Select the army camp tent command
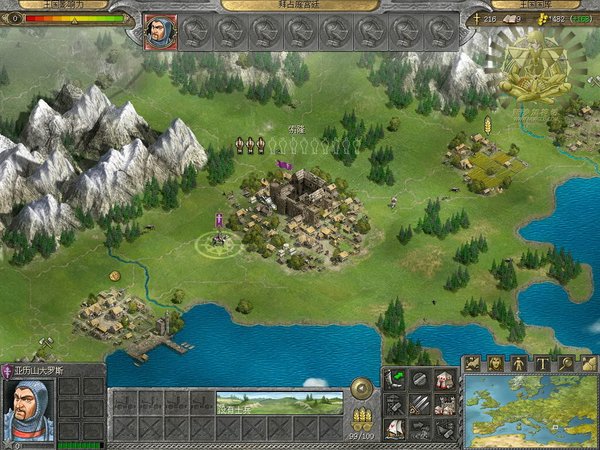Image resolution: width=600 pixels, height=450 pixels. point(444,380)
